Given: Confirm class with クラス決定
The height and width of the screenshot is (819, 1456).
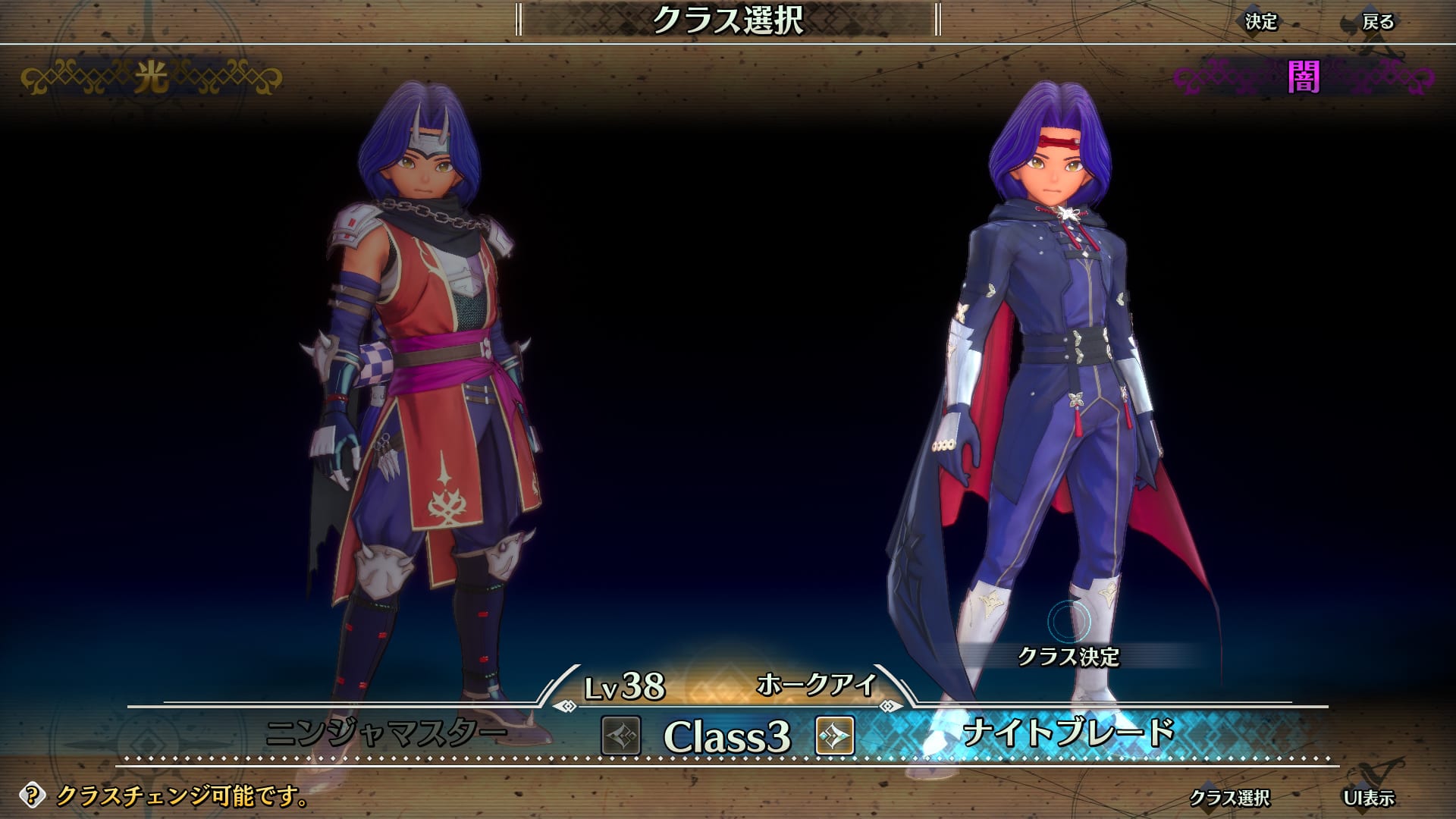Looking at the screenshot, I should (x=1068, y=656).
